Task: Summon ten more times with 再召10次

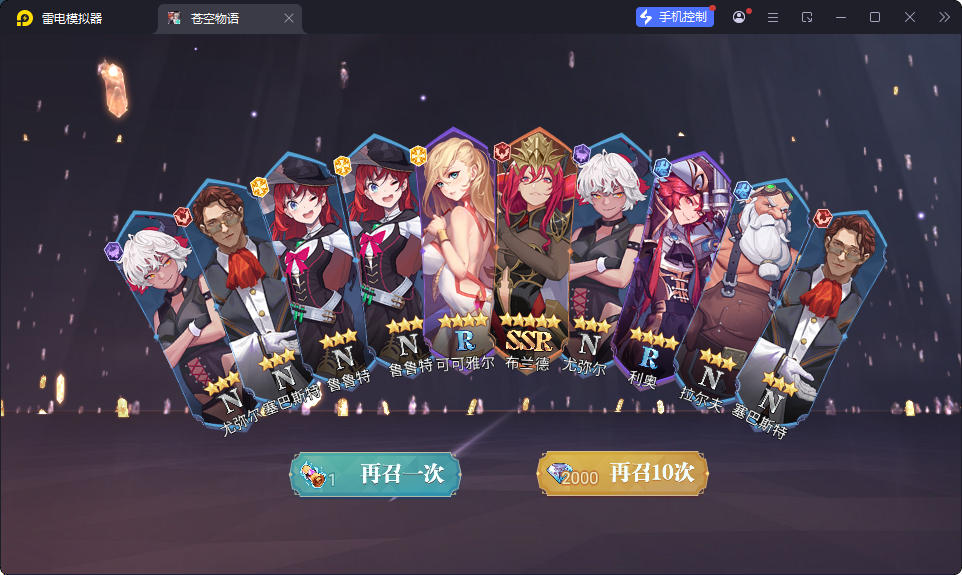Action: [x=622, y=474]
